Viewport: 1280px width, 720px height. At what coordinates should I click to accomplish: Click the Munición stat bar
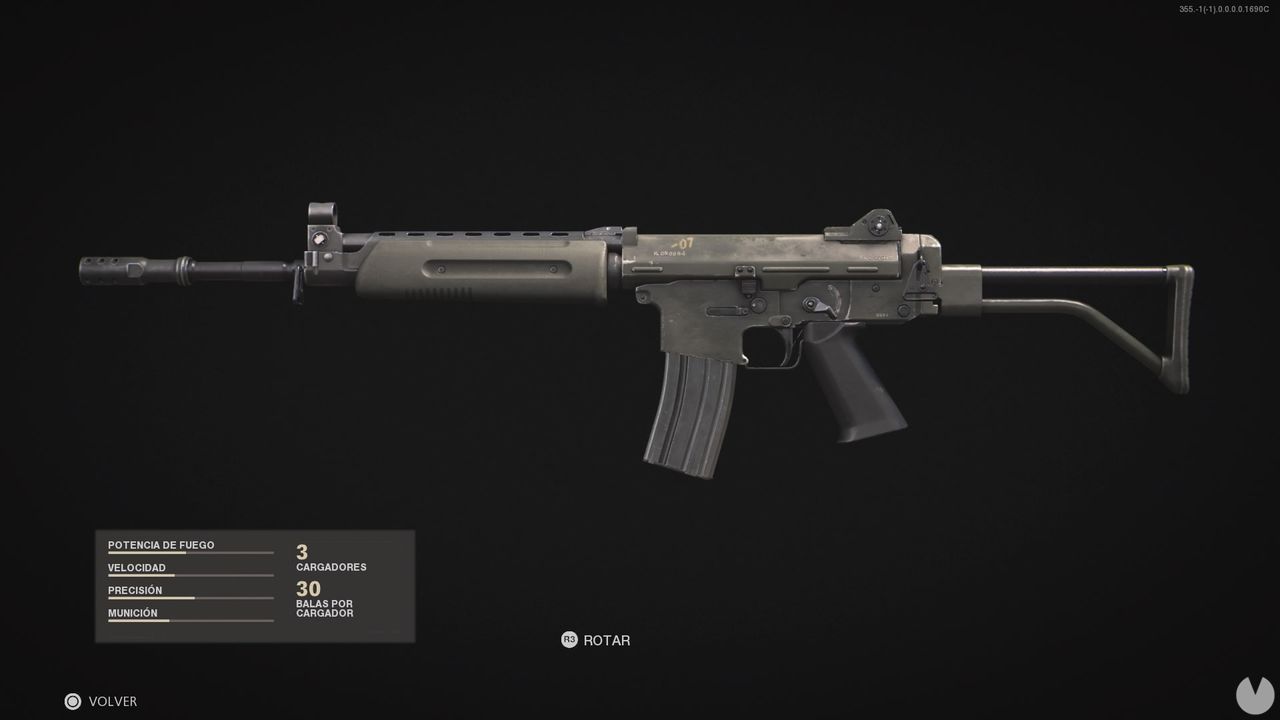(x=190, y=619)
